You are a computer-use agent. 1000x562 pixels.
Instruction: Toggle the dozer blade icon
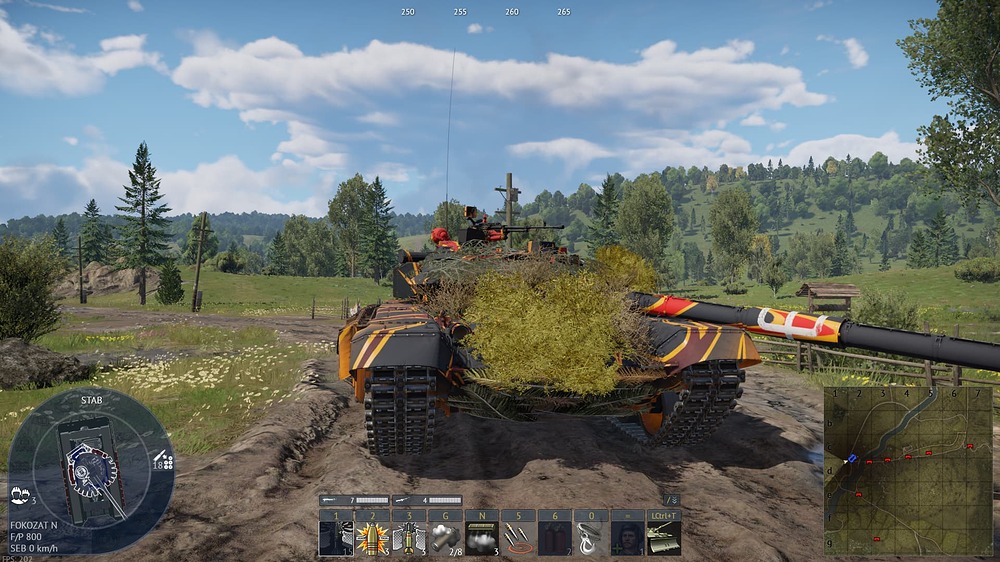[x=664, y=538]
